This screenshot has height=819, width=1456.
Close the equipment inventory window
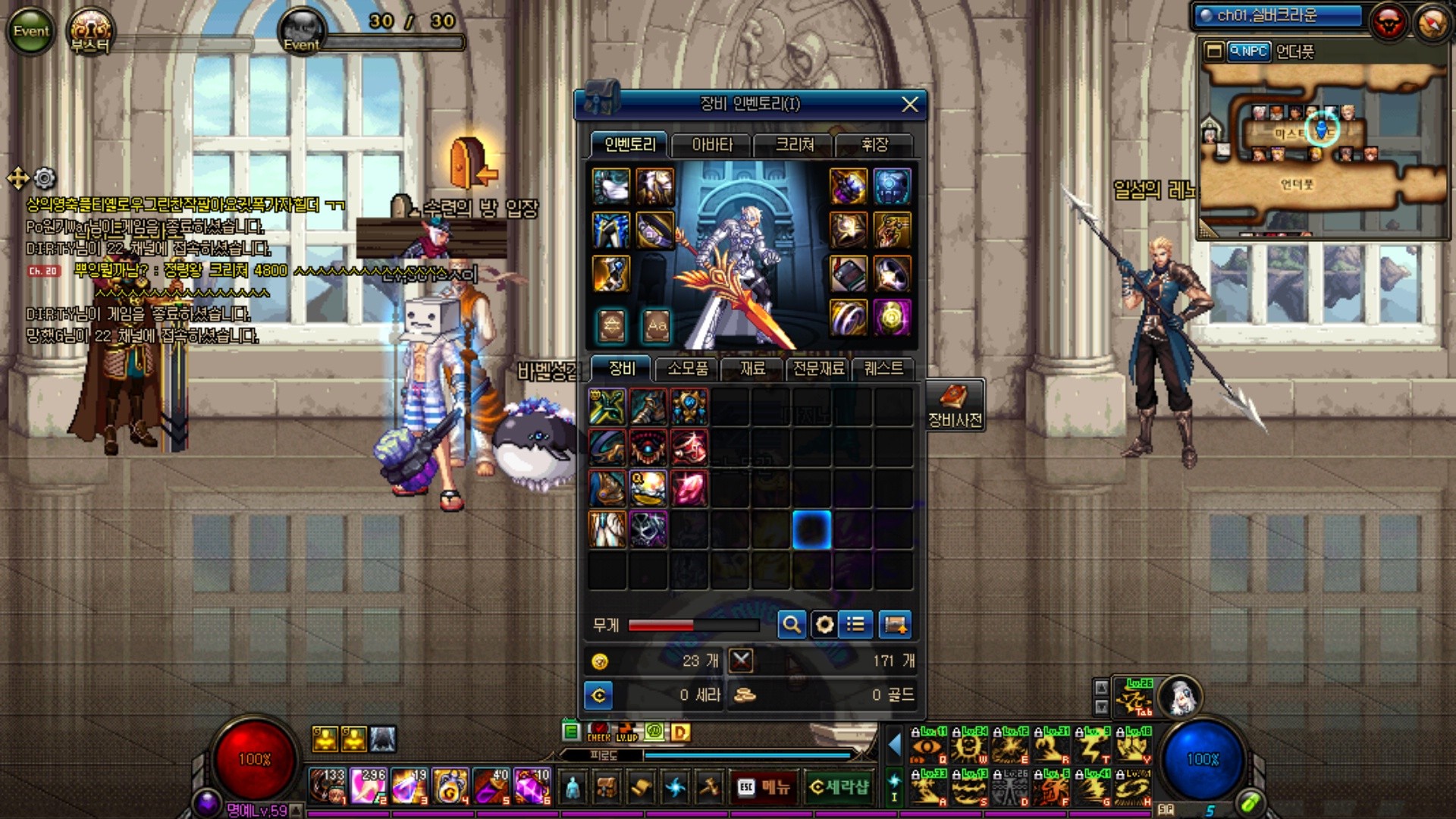(x=909, y=105)
